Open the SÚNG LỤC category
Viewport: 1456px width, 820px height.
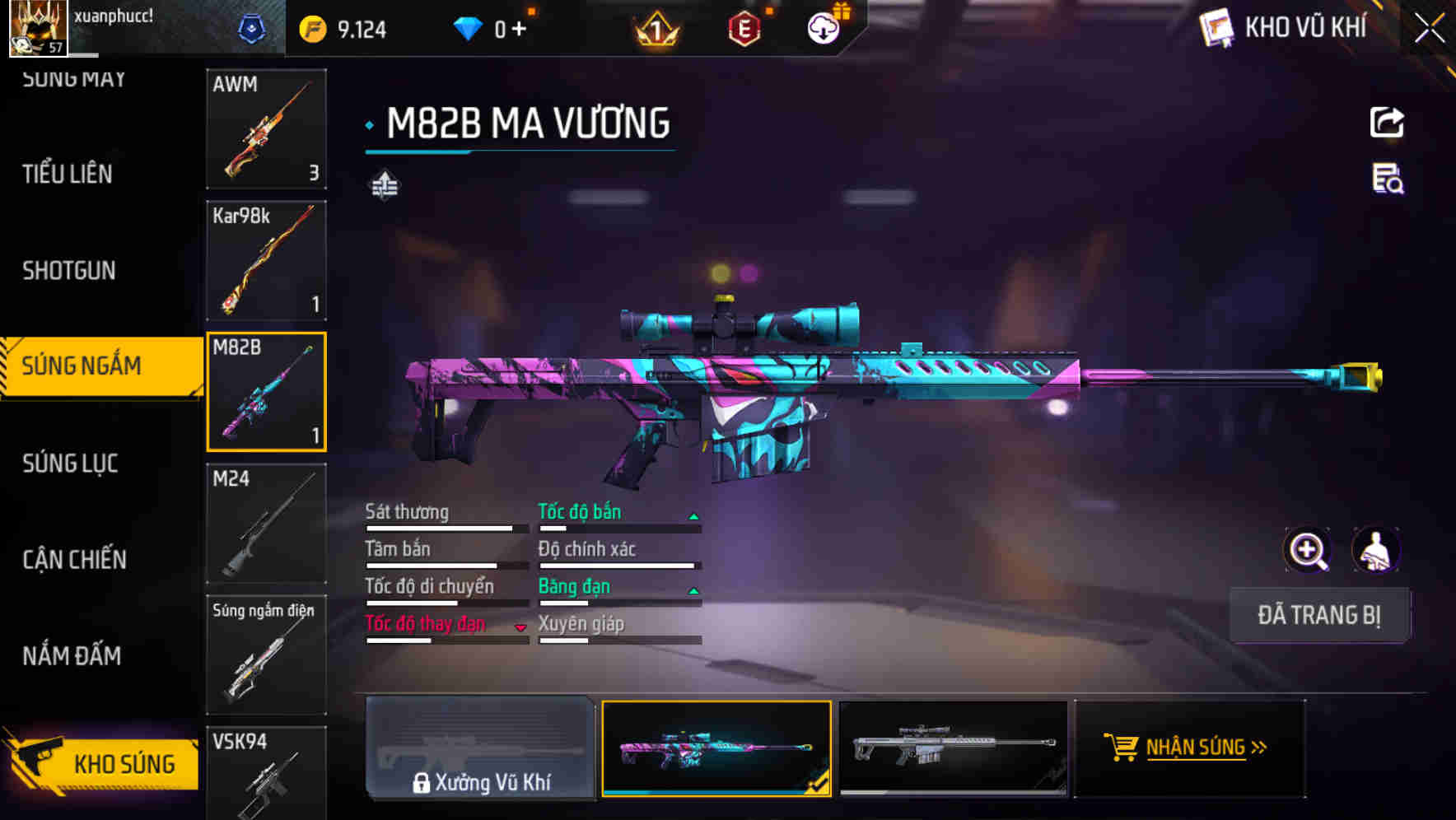(70, 464)
